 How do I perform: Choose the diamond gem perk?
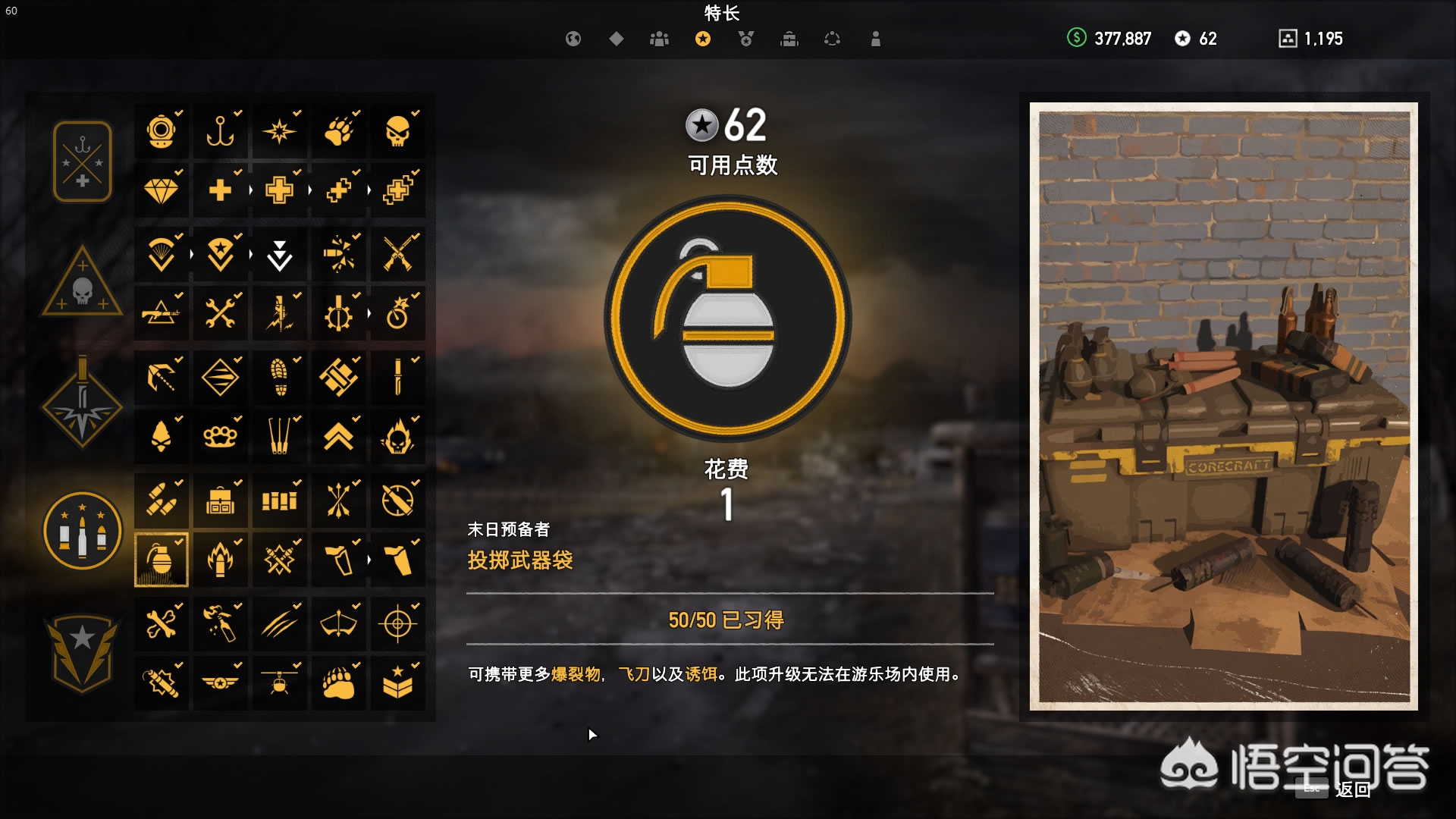(x=162, y=190)
